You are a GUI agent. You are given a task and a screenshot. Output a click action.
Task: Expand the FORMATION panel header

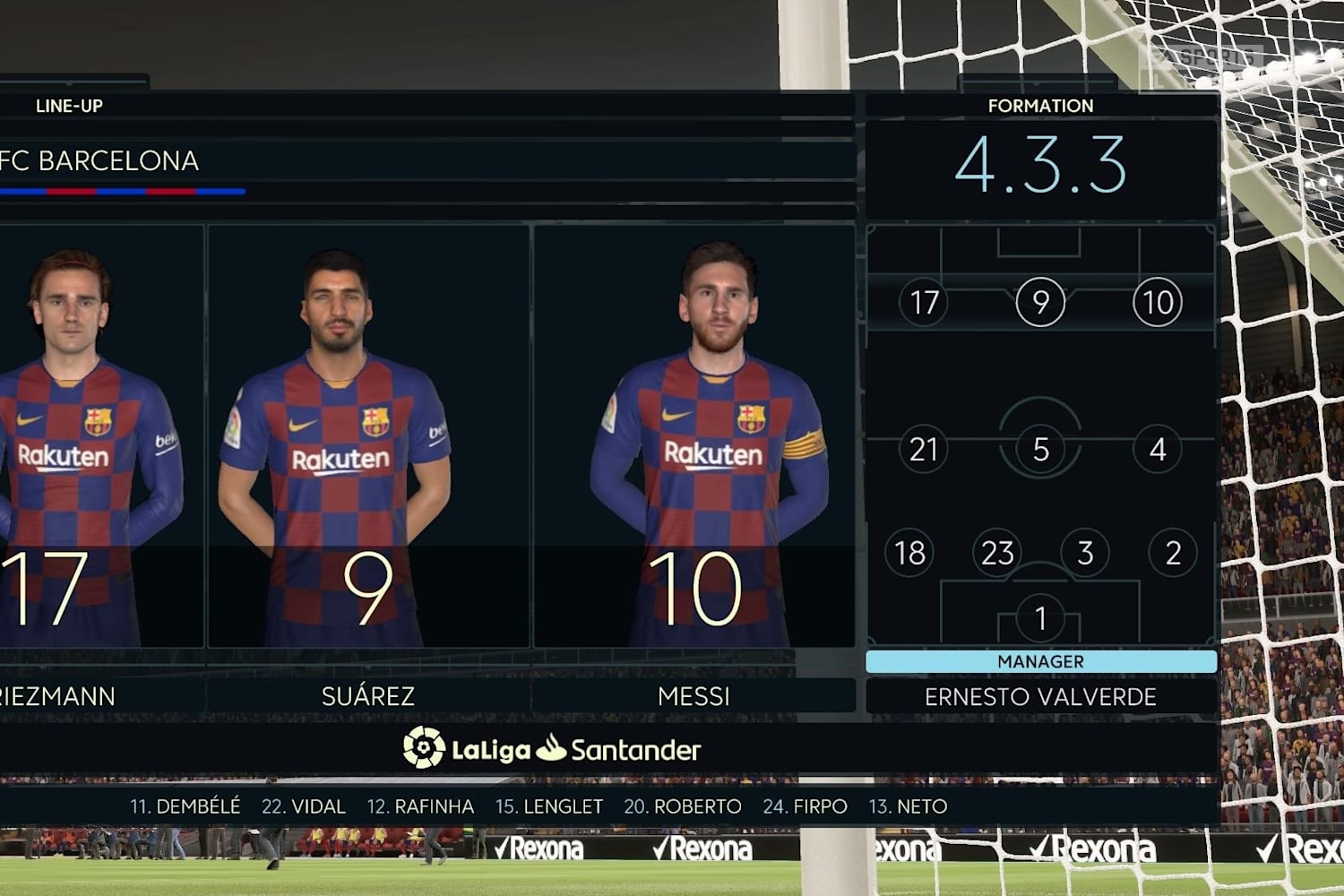coord(1040,105)
